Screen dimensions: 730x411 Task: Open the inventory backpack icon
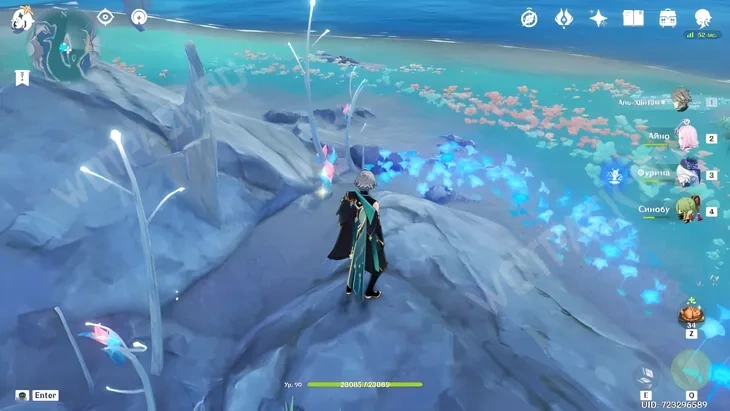pos(668,18)
